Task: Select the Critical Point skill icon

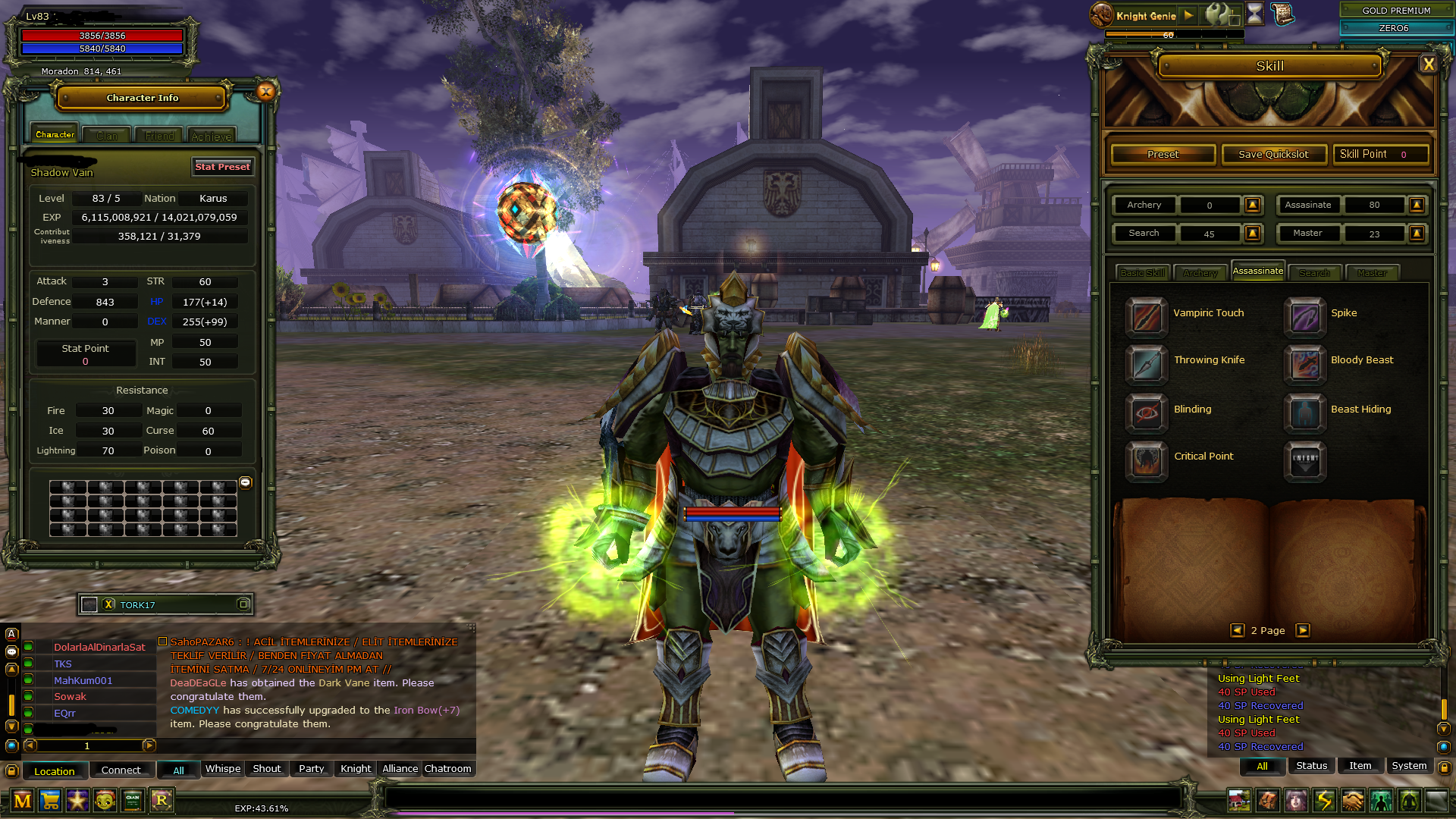Action: (1146, 460)
